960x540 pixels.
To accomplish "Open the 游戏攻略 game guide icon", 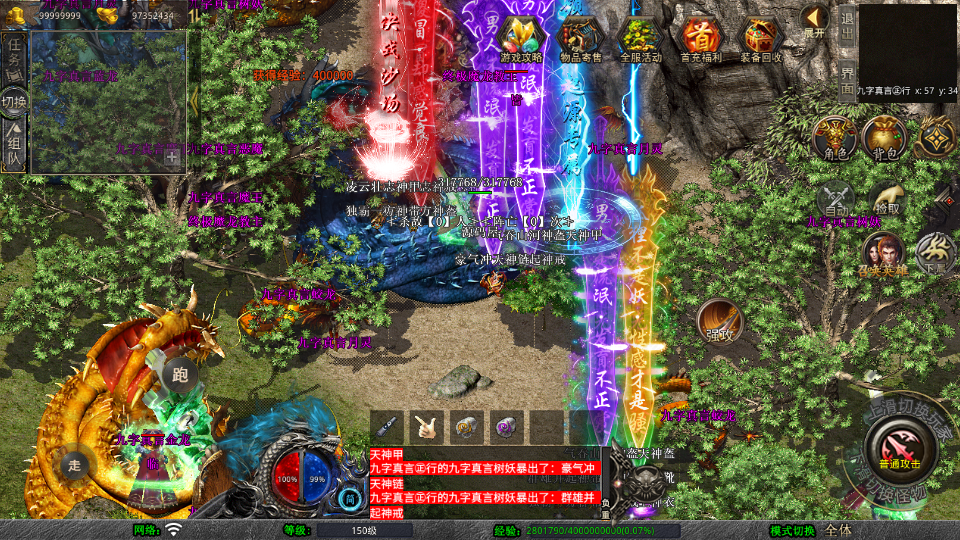I will pos(520,39).
